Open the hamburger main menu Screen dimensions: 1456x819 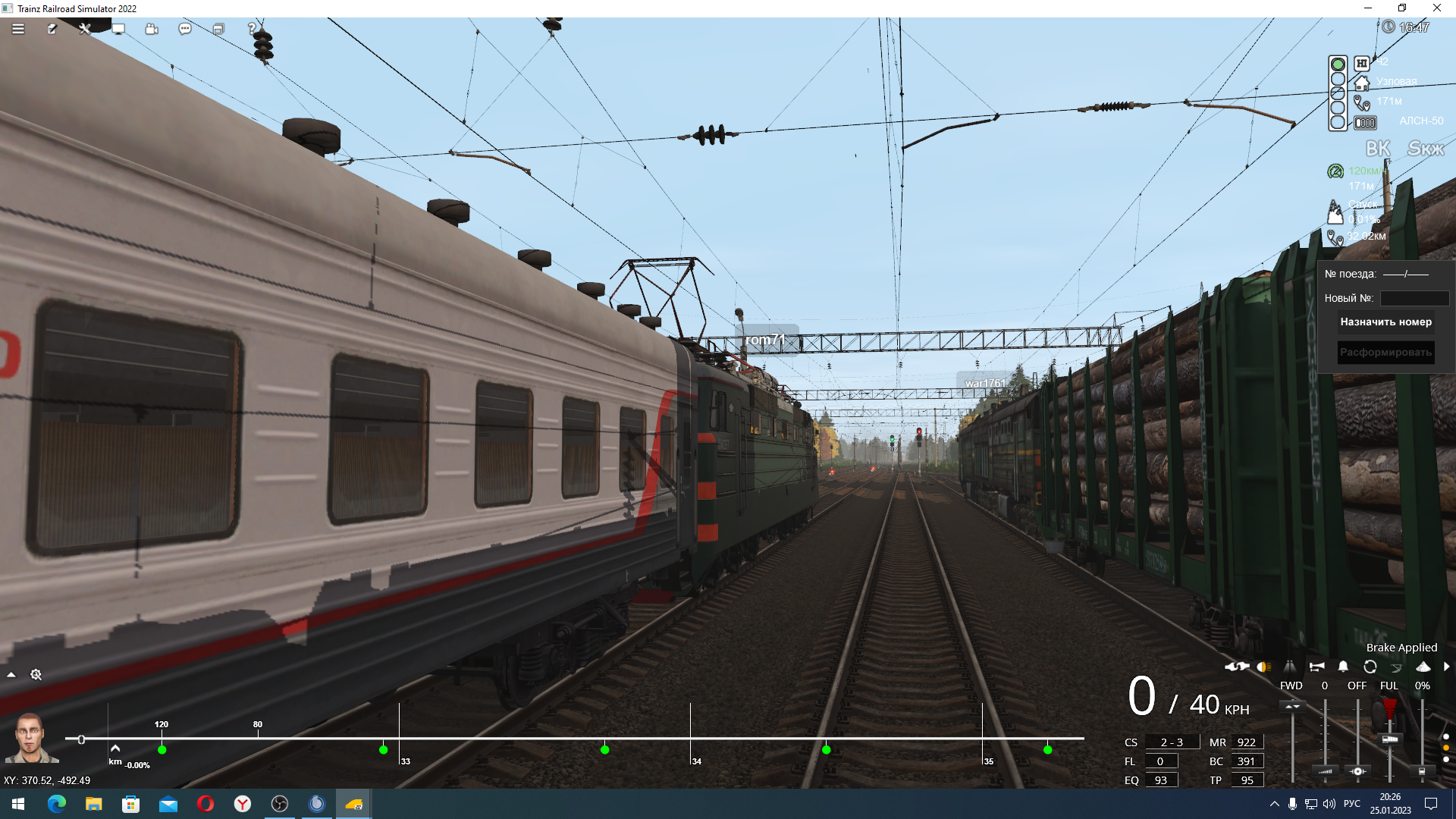pos(18,29)
